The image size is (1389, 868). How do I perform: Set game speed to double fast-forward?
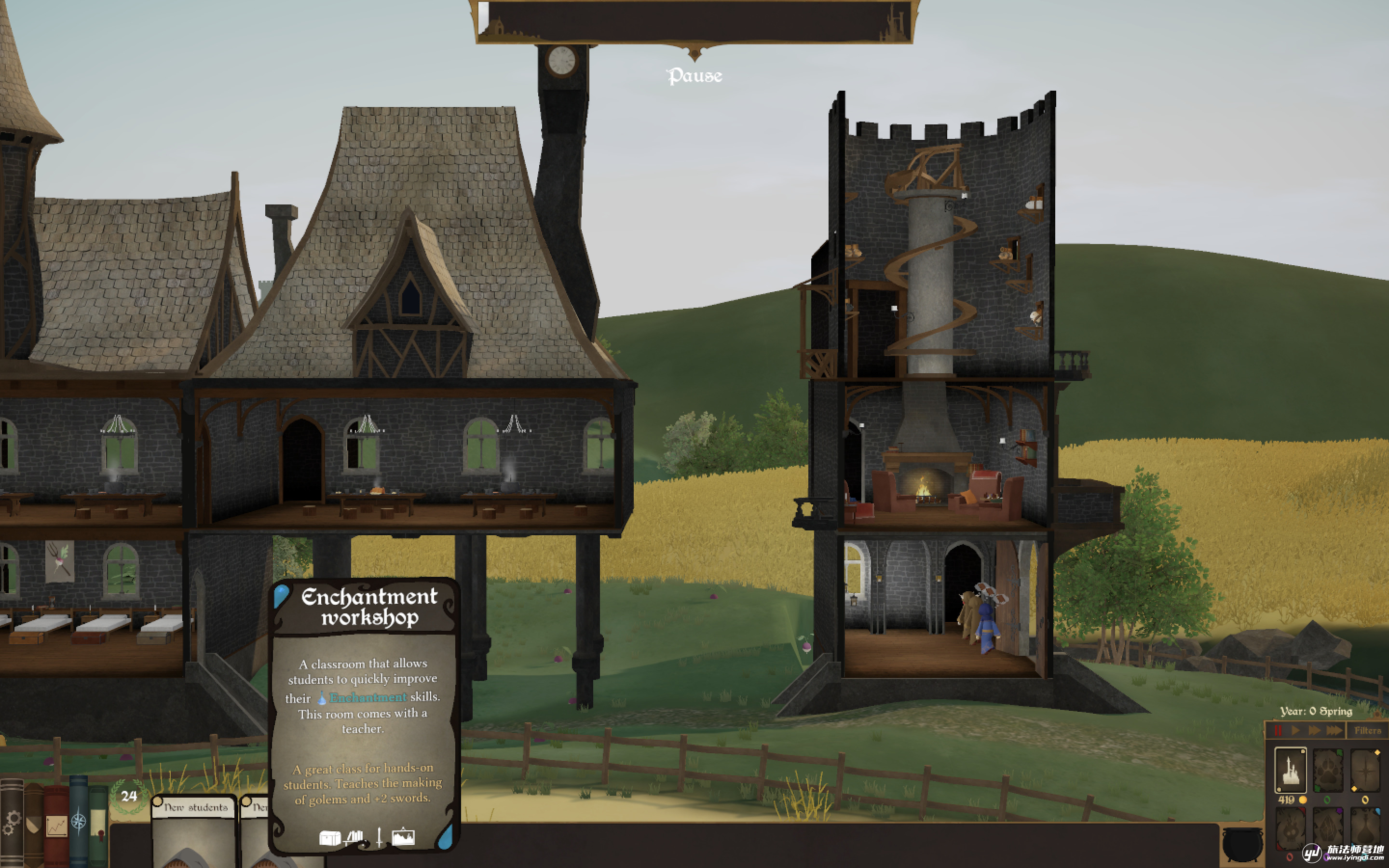coord(1314,730)
